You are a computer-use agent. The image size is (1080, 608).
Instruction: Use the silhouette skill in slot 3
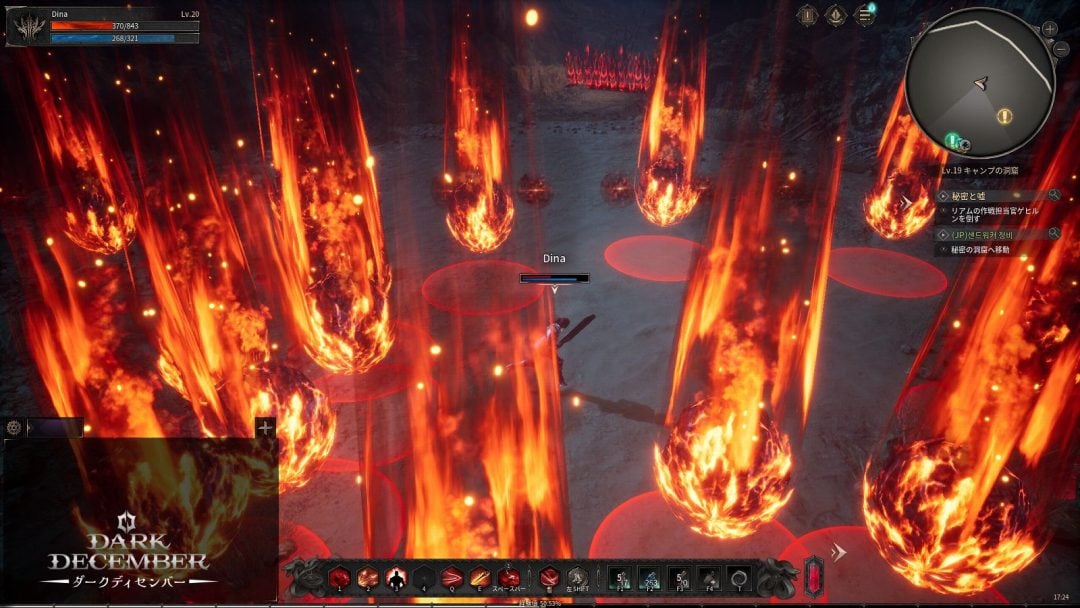pos(396,577)
